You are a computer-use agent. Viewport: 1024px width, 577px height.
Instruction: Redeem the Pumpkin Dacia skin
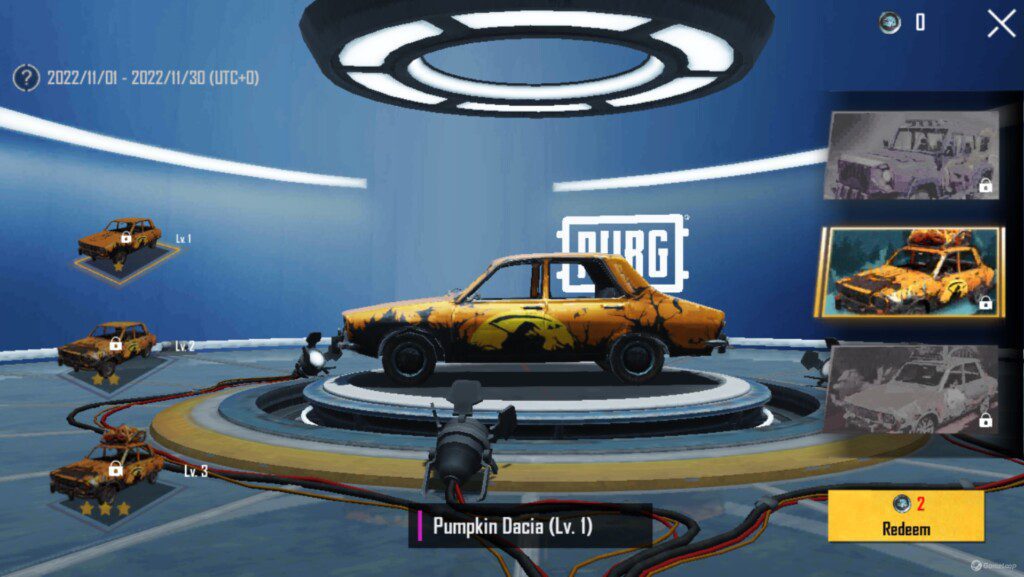click(x=906, y=515)
